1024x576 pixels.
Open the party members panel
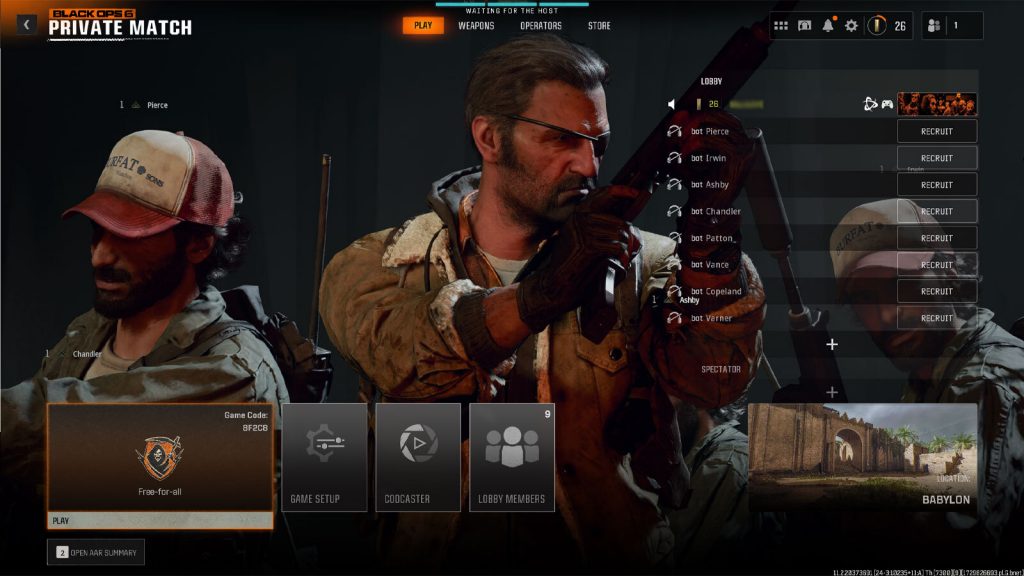(x=951, y=26)
